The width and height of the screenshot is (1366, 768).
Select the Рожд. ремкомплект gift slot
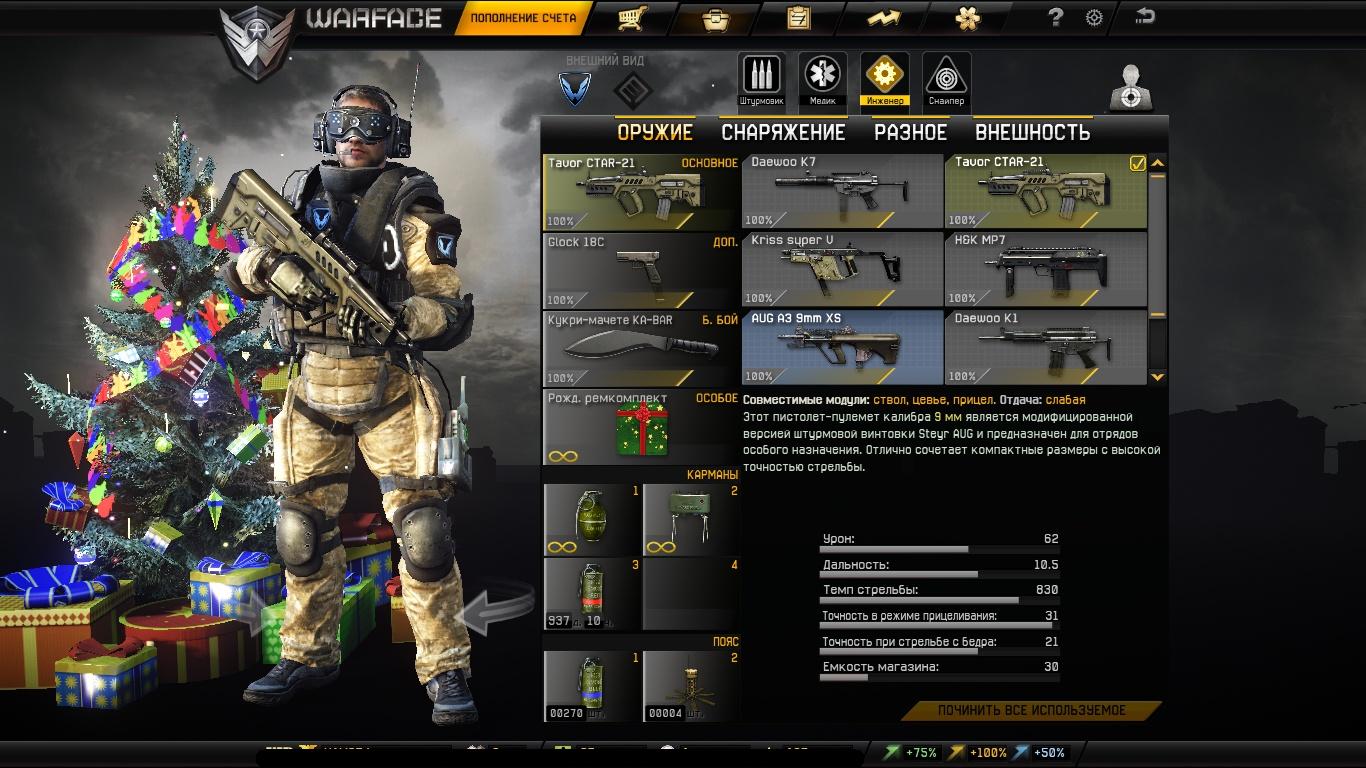click(x=641, y=427)
